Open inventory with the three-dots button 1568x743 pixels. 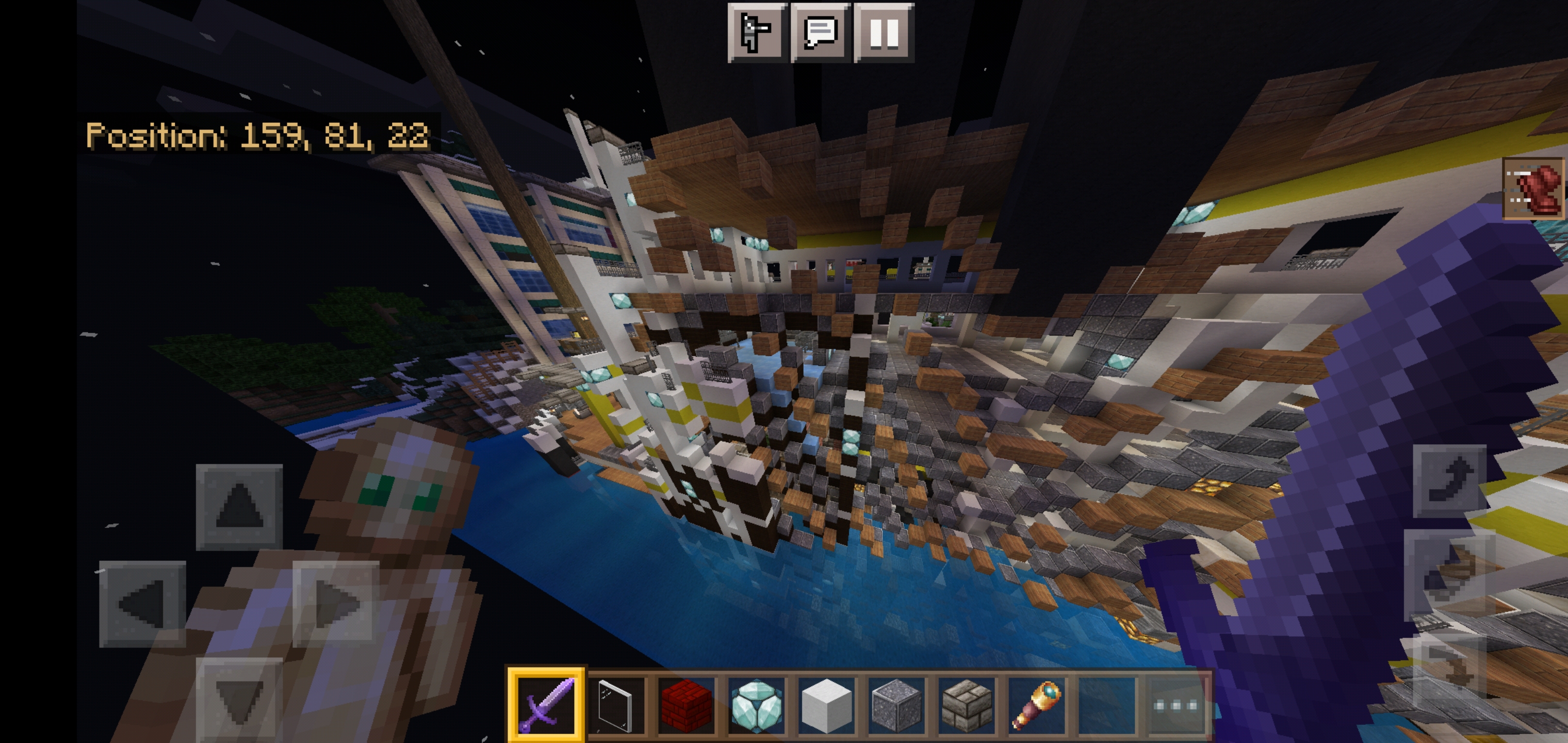(1176, 705)
